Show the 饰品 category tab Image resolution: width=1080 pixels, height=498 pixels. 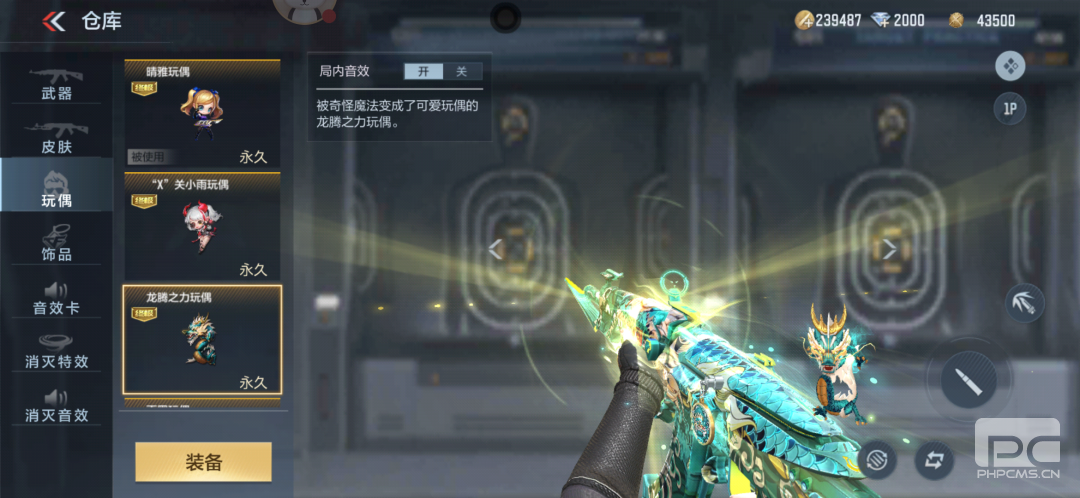[57, 243]
